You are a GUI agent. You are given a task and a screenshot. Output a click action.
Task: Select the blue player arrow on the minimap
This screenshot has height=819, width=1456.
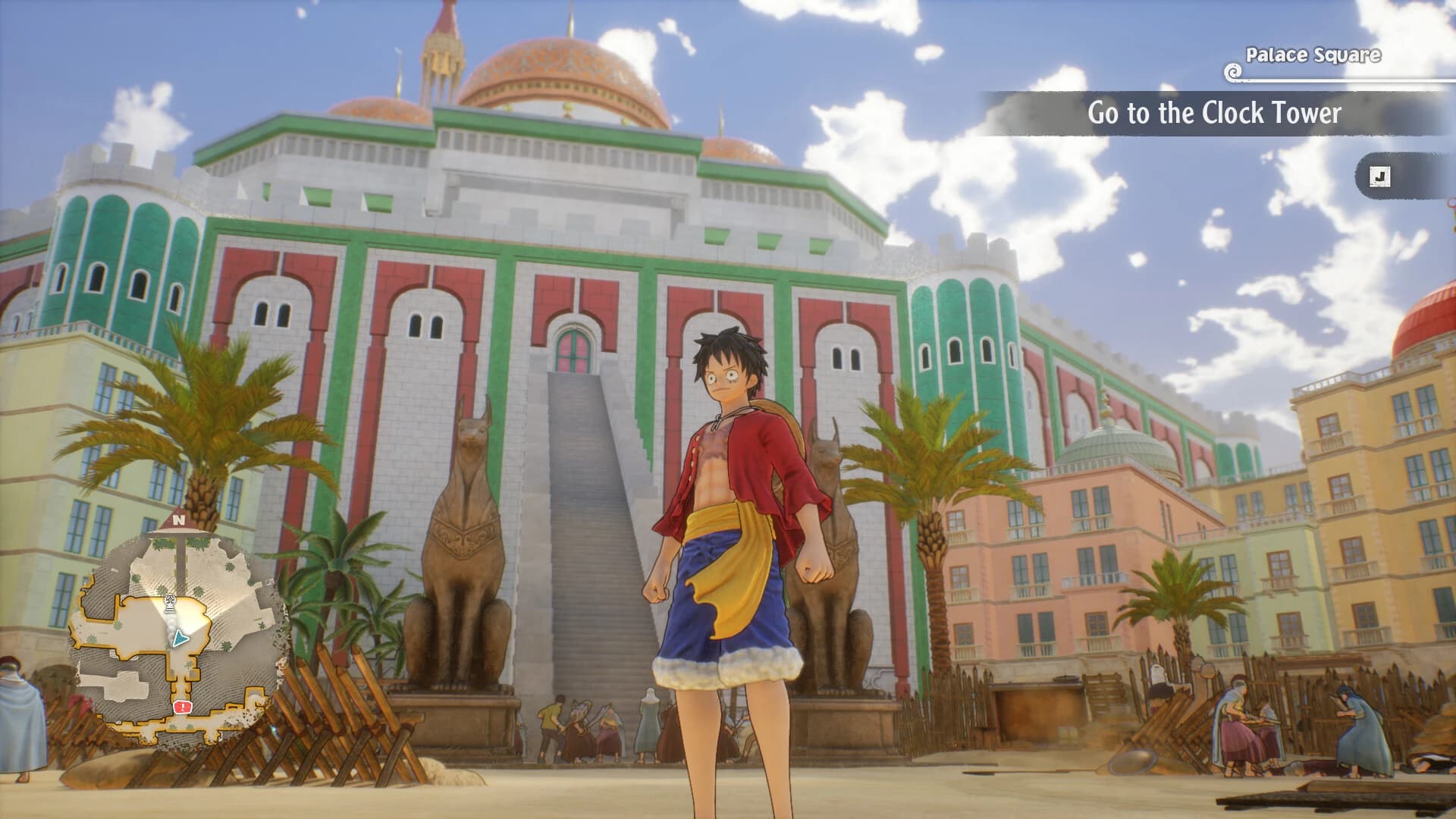tap(180, 638)
